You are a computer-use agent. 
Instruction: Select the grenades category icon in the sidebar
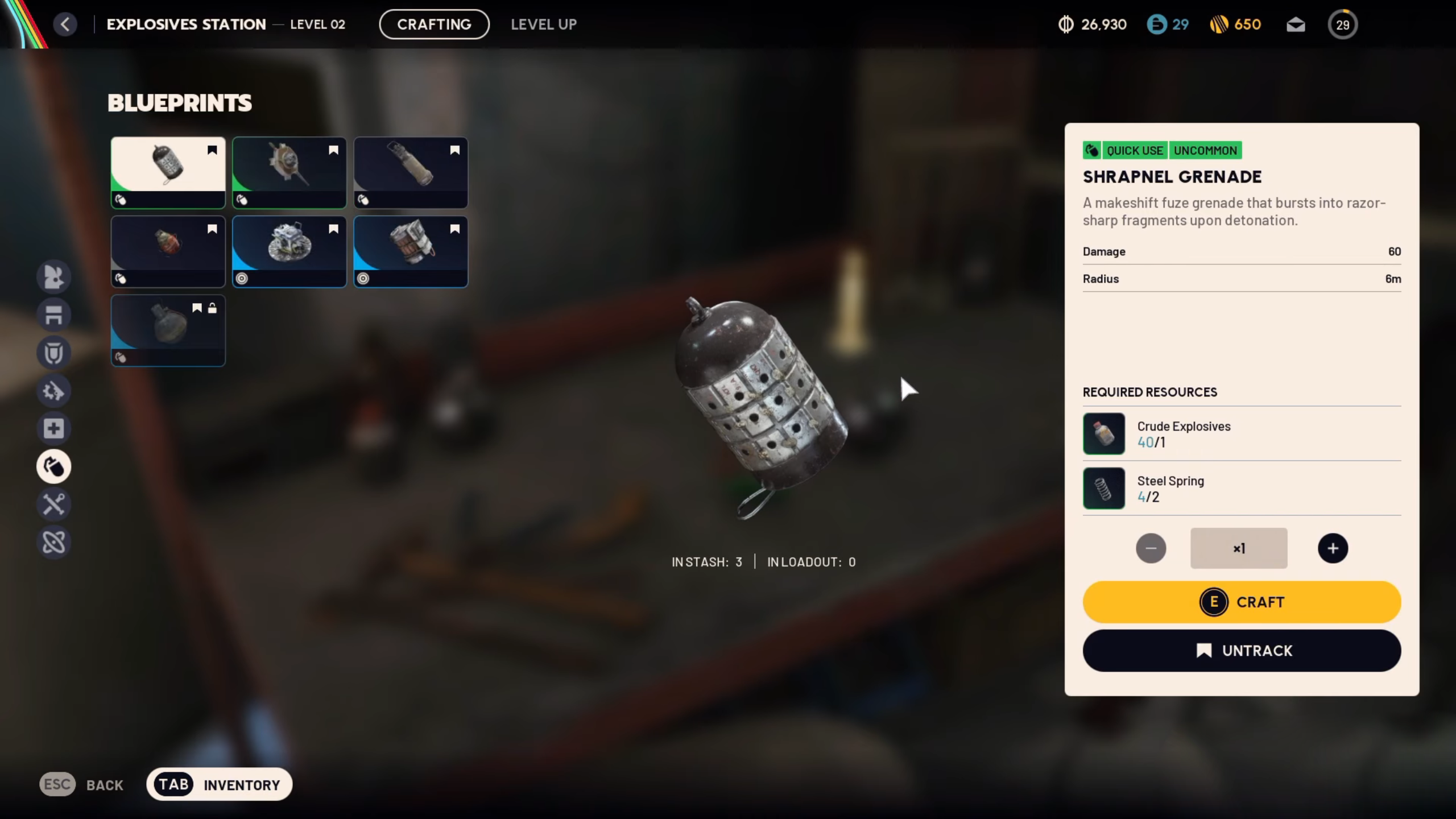pos(54,466)
